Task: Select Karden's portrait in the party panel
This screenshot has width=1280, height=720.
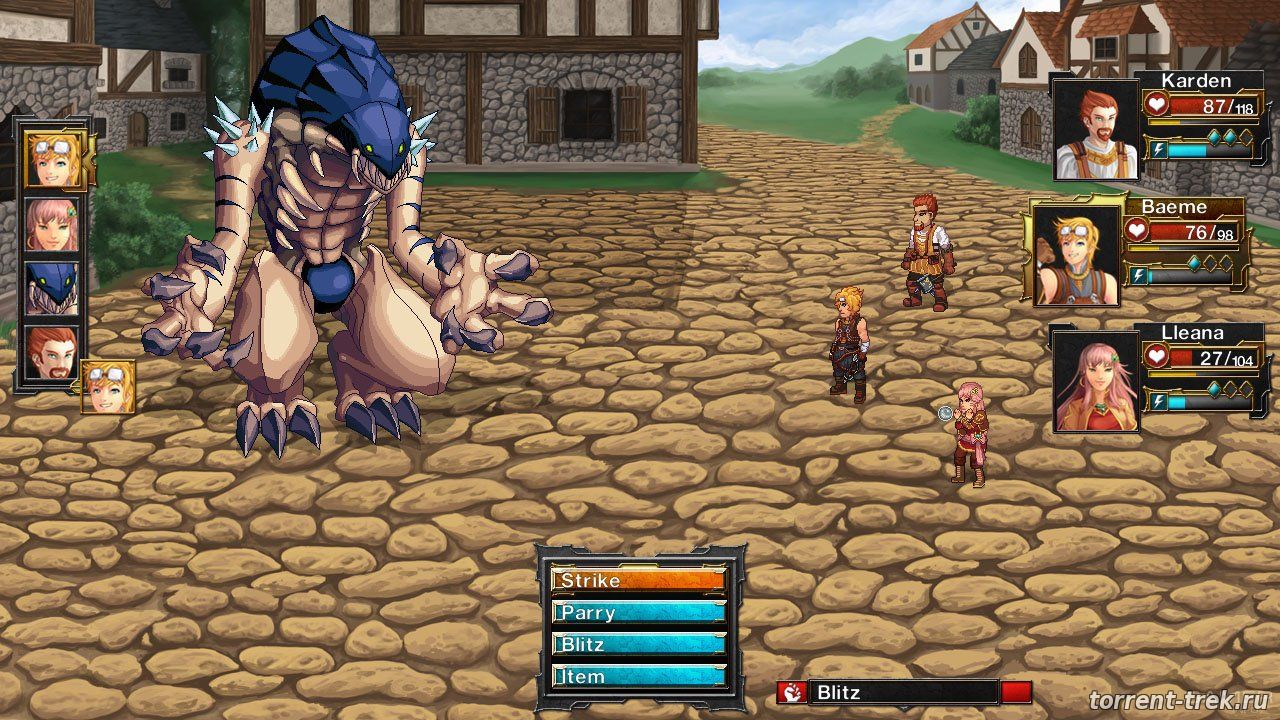Action: (x=1096, y=131)
